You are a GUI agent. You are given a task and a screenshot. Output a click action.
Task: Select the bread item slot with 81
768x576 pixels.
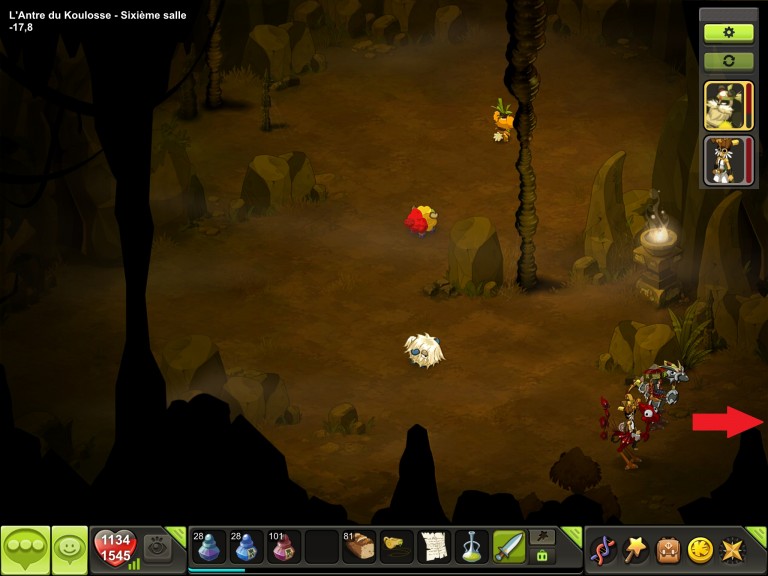359,547
